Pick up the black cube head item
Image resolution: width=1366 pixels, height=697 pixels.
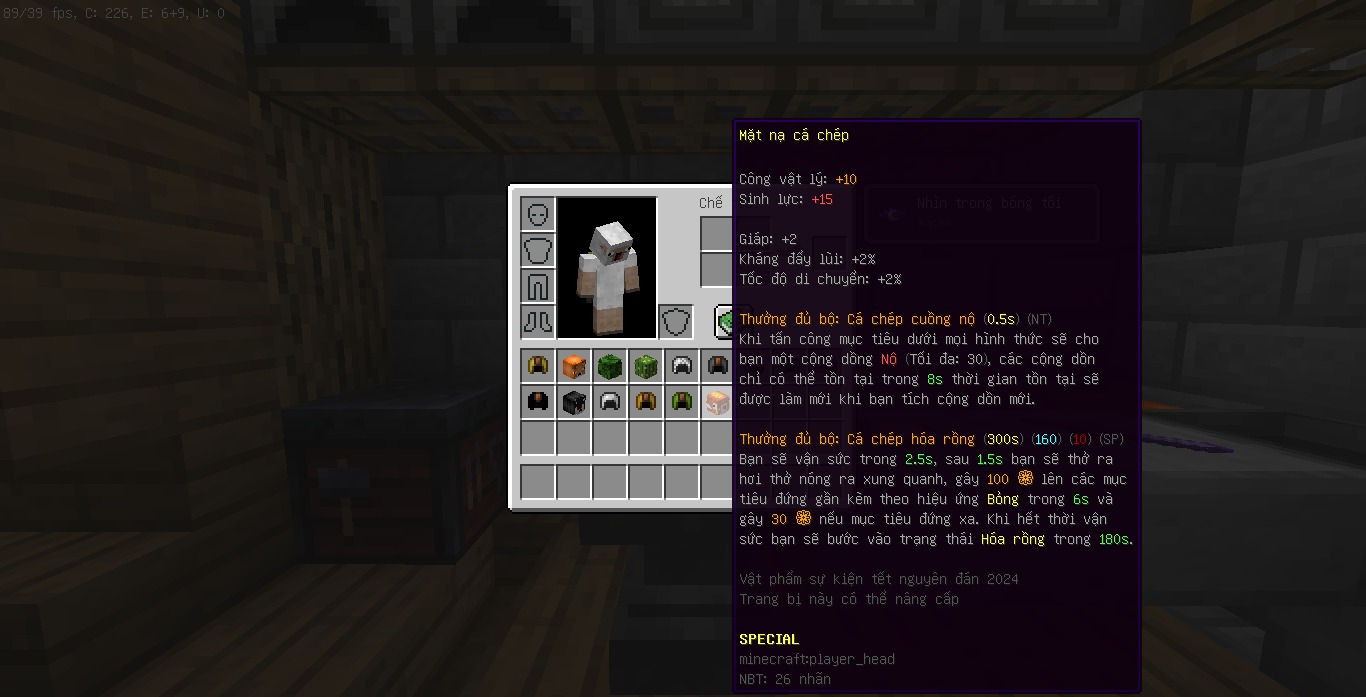point(574,402)
